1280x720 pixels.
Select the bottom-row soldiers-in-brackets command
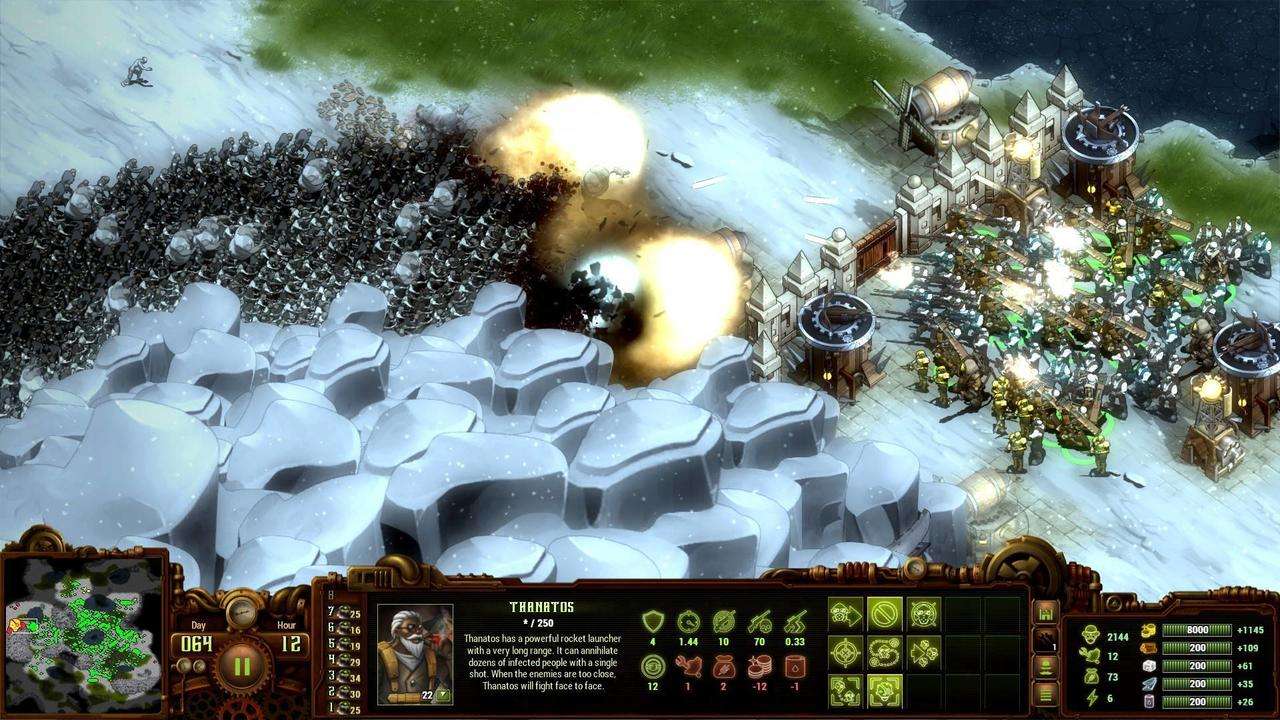coord(846,690)
